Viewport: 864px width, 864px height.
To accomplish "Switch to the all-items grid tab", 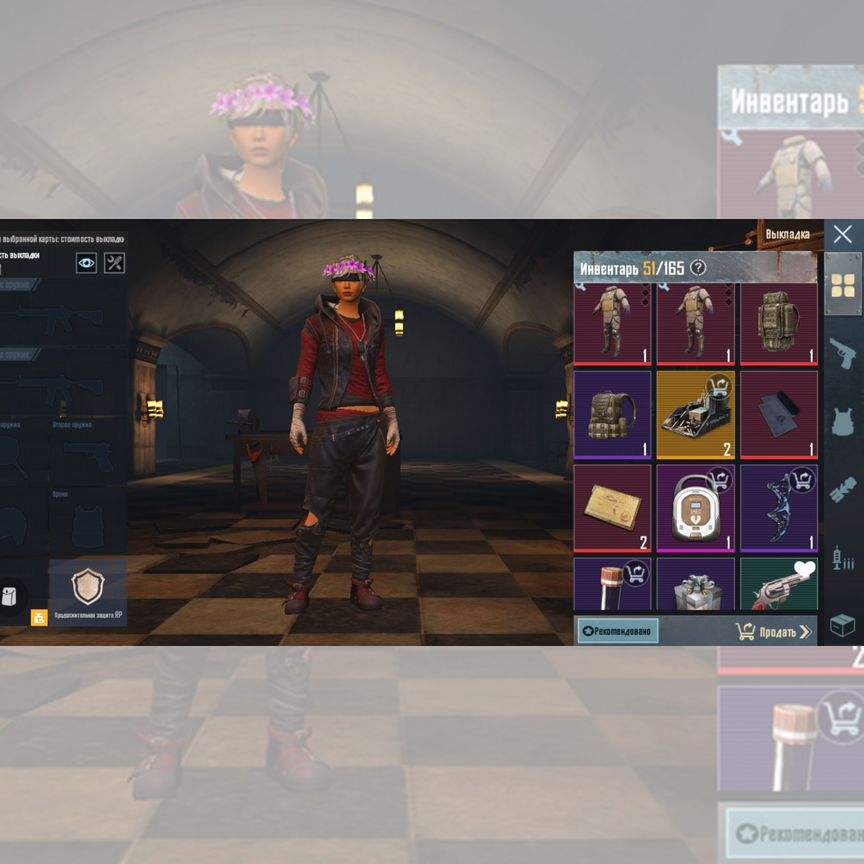I will click(x=843, y=285).
